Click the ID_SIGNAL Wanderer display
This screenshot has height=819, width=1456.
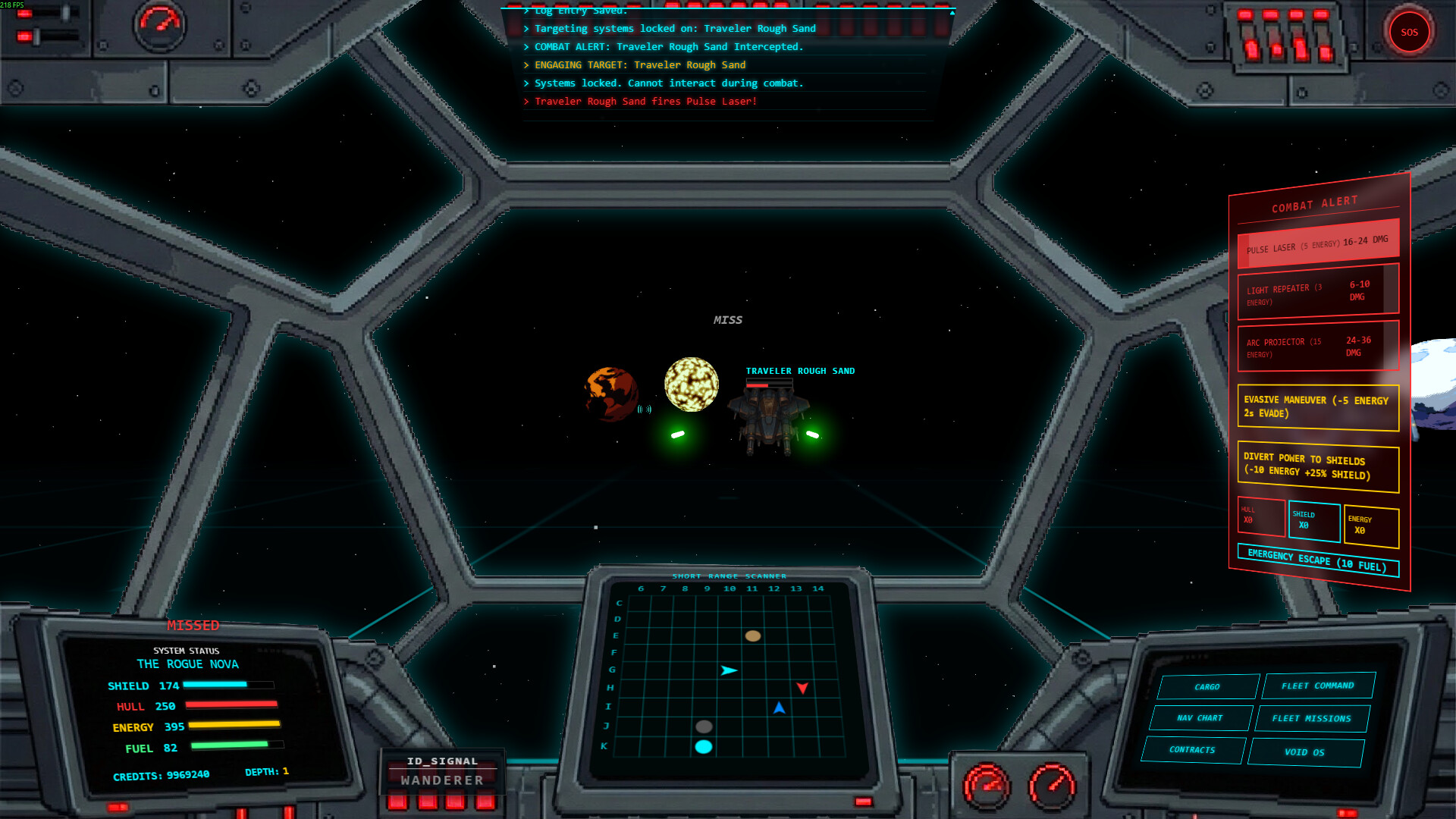coord(442,771)
